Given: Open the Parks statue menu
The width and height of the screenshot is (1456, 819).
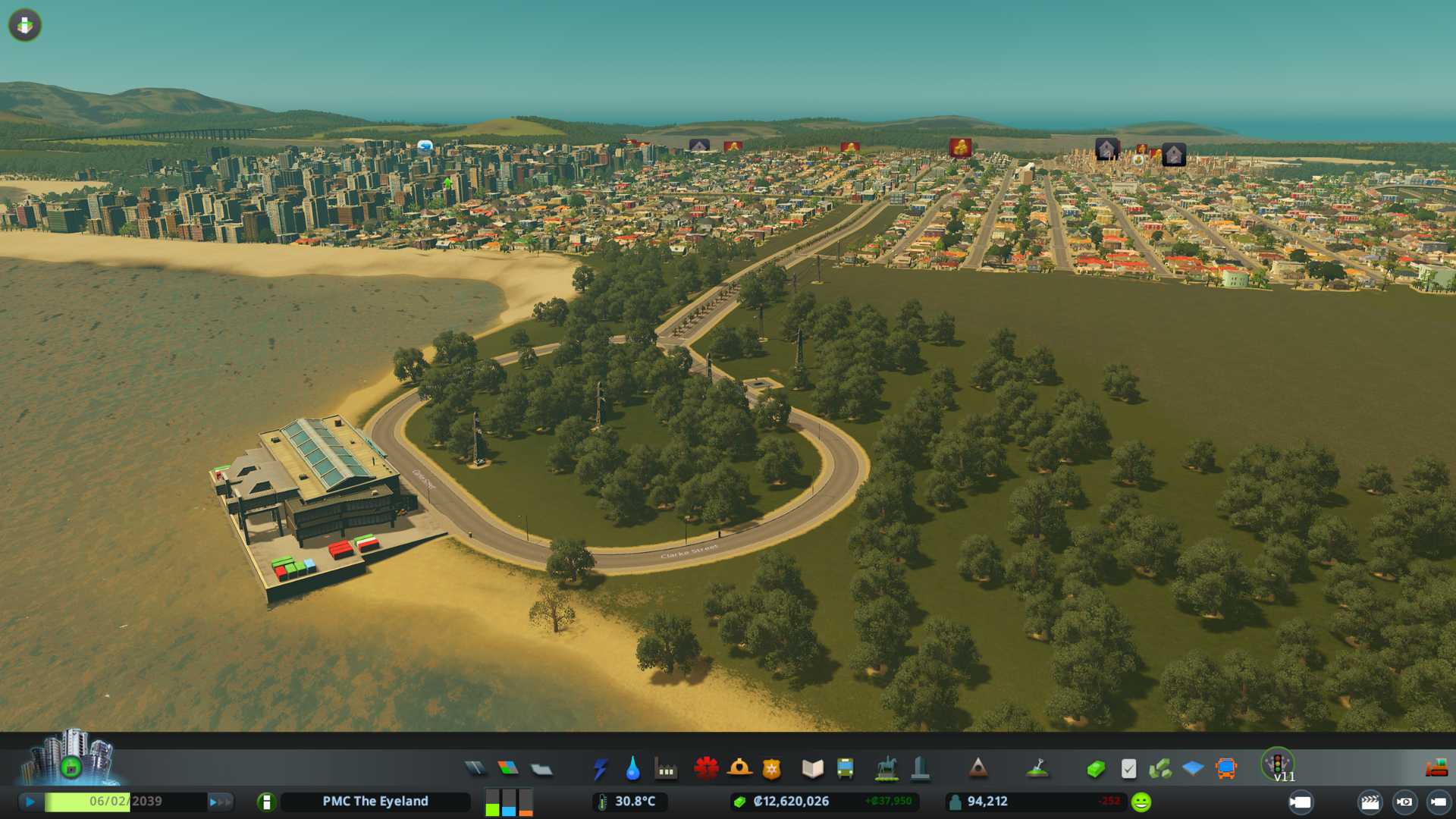Looking at the screenshot, I should pos(886,769).
